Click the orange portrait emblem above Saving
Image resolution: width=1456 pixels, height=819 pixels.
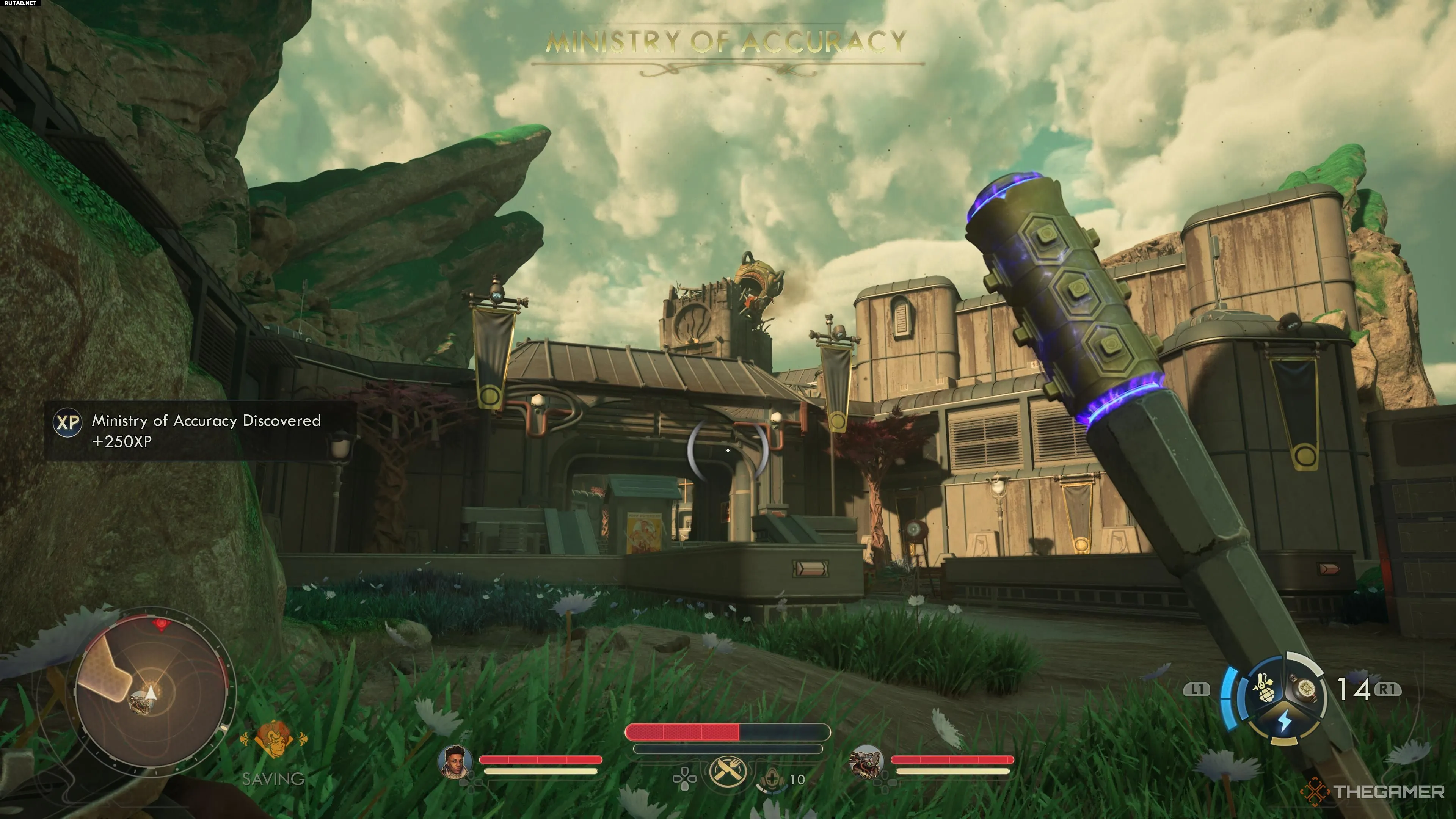(x=273, y=738)
